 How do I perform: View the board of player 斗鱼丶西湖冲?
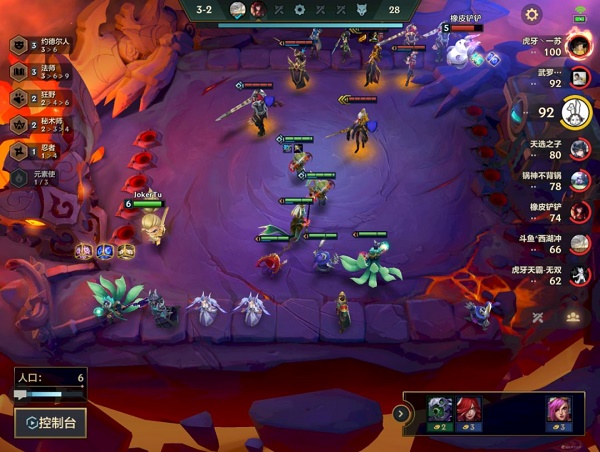click(x=579, y=244)
